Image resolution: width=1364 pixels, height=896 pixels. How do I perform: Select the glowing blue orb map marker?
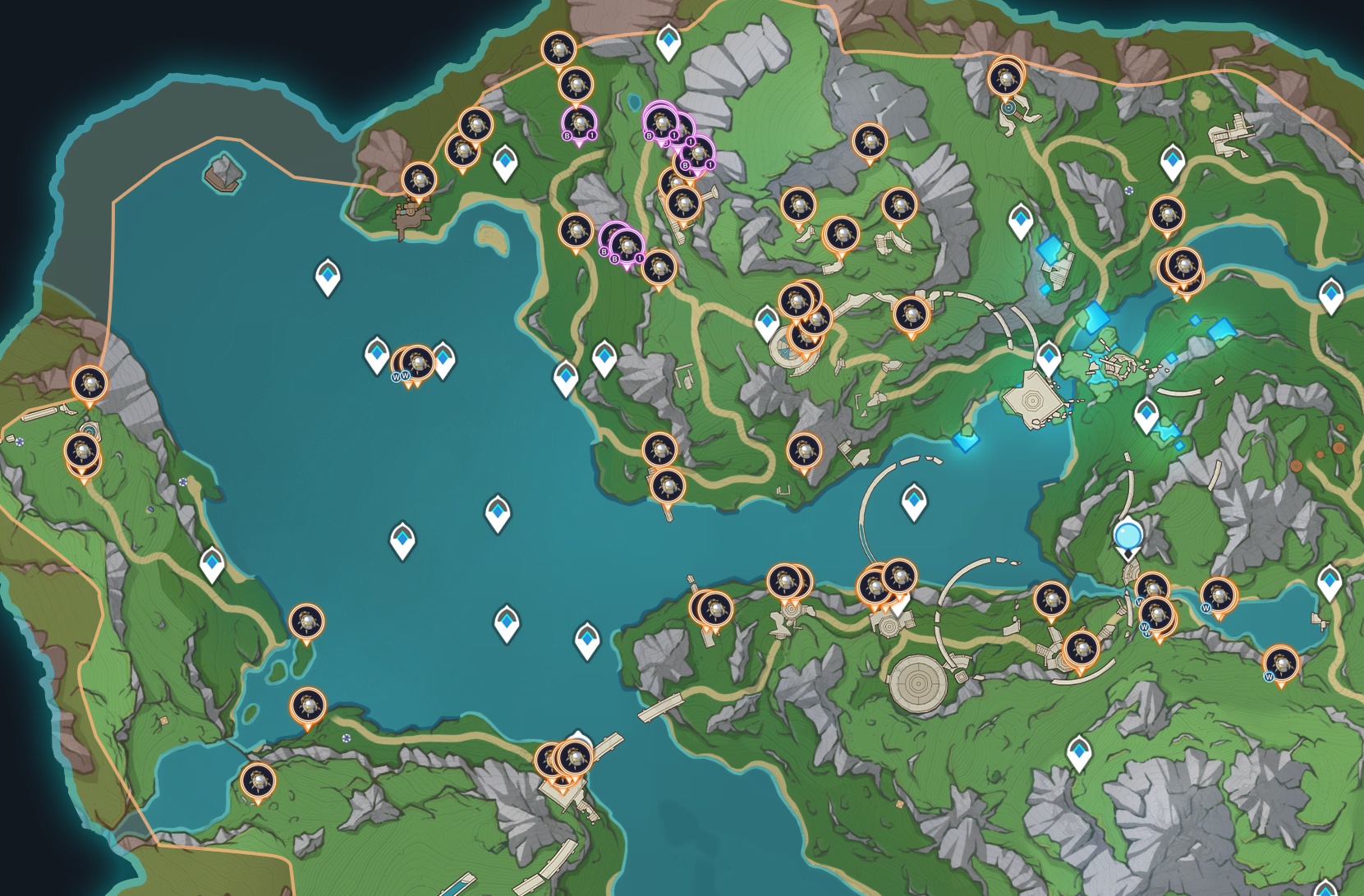[1128, 536]
